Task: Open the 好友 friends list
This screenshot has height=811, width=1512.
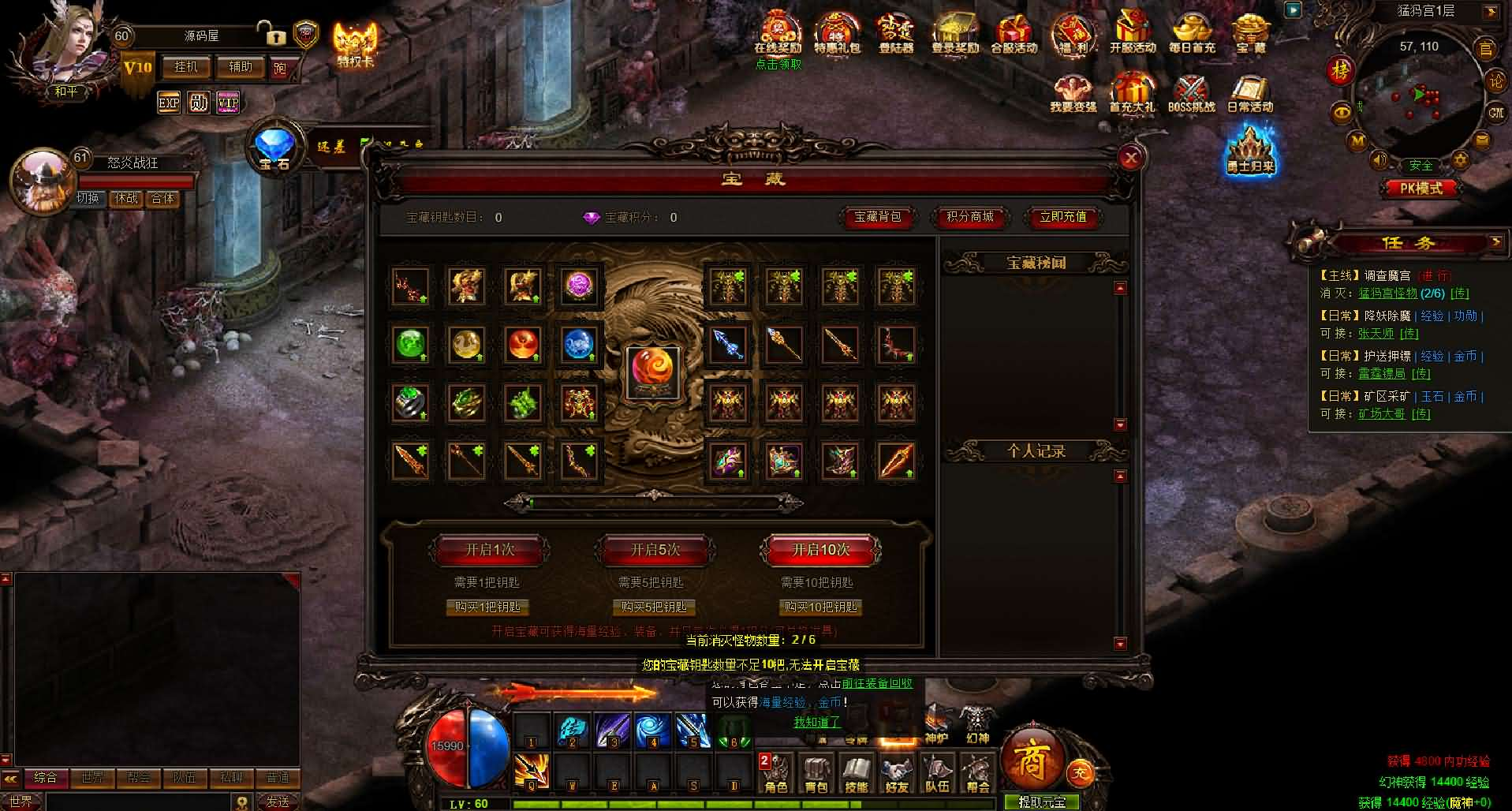Action: coord(896,773)
